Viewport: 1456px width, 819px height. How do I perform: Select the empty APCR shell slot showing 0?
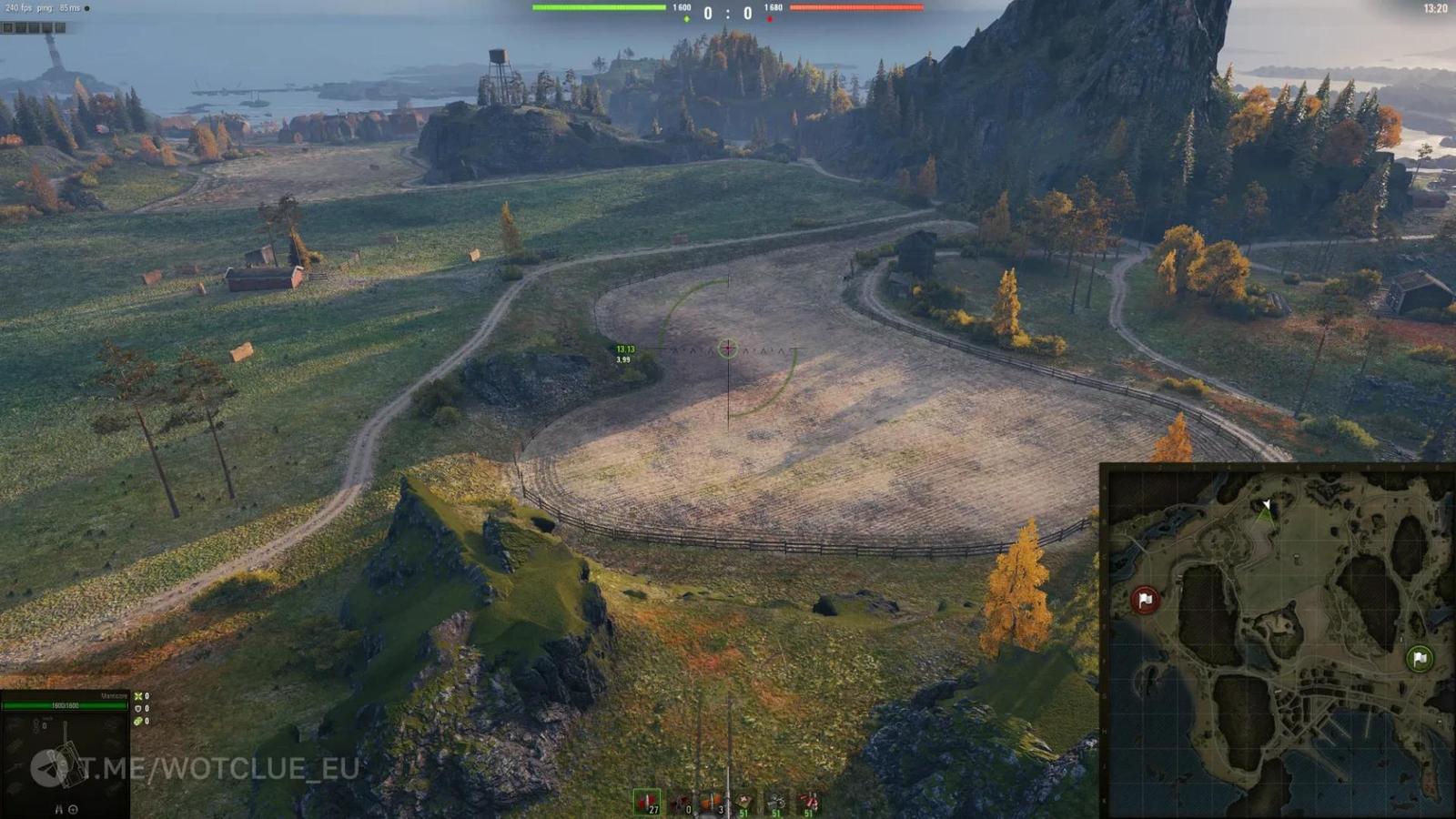coord(681,801)
